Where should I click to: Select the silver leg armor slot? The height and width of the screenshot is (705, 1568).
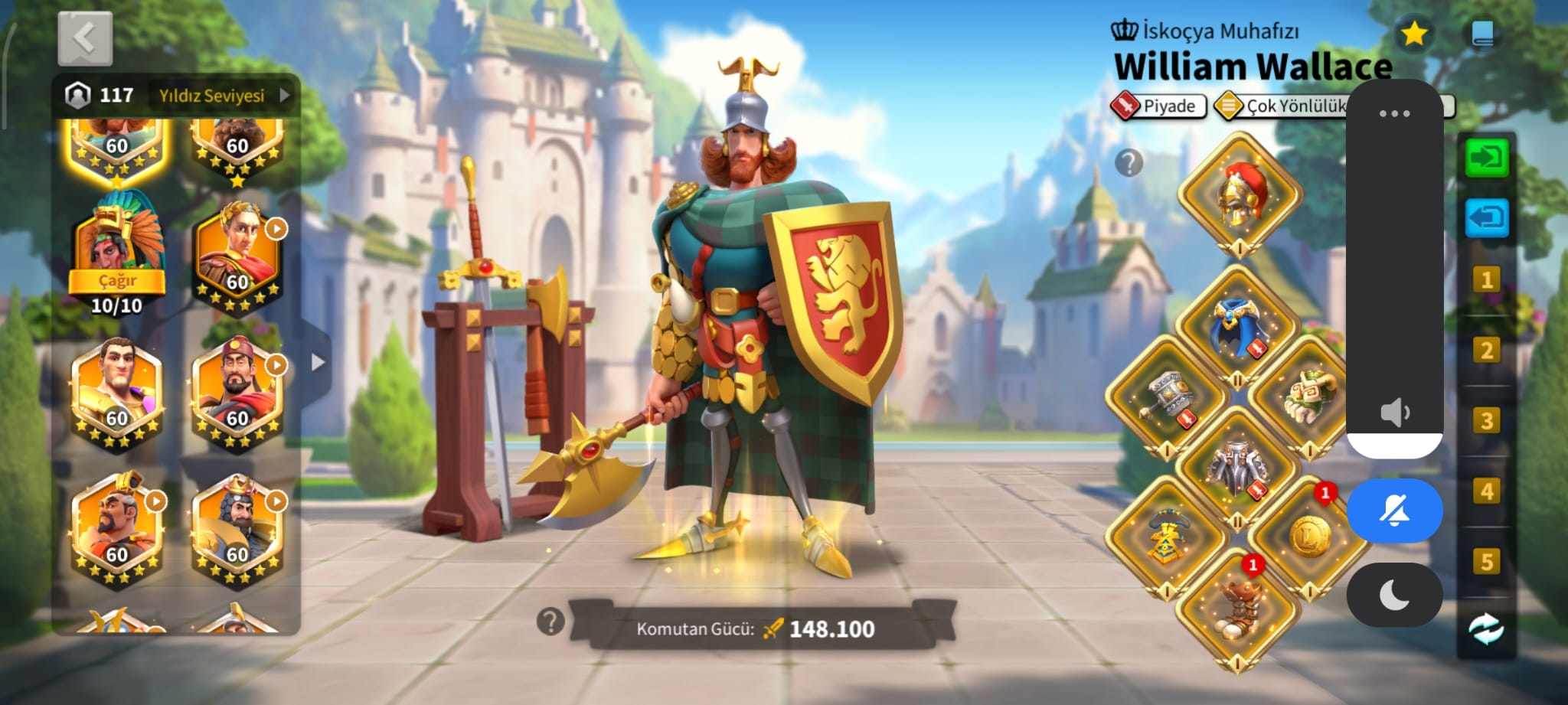click(x=1238, y=467)
